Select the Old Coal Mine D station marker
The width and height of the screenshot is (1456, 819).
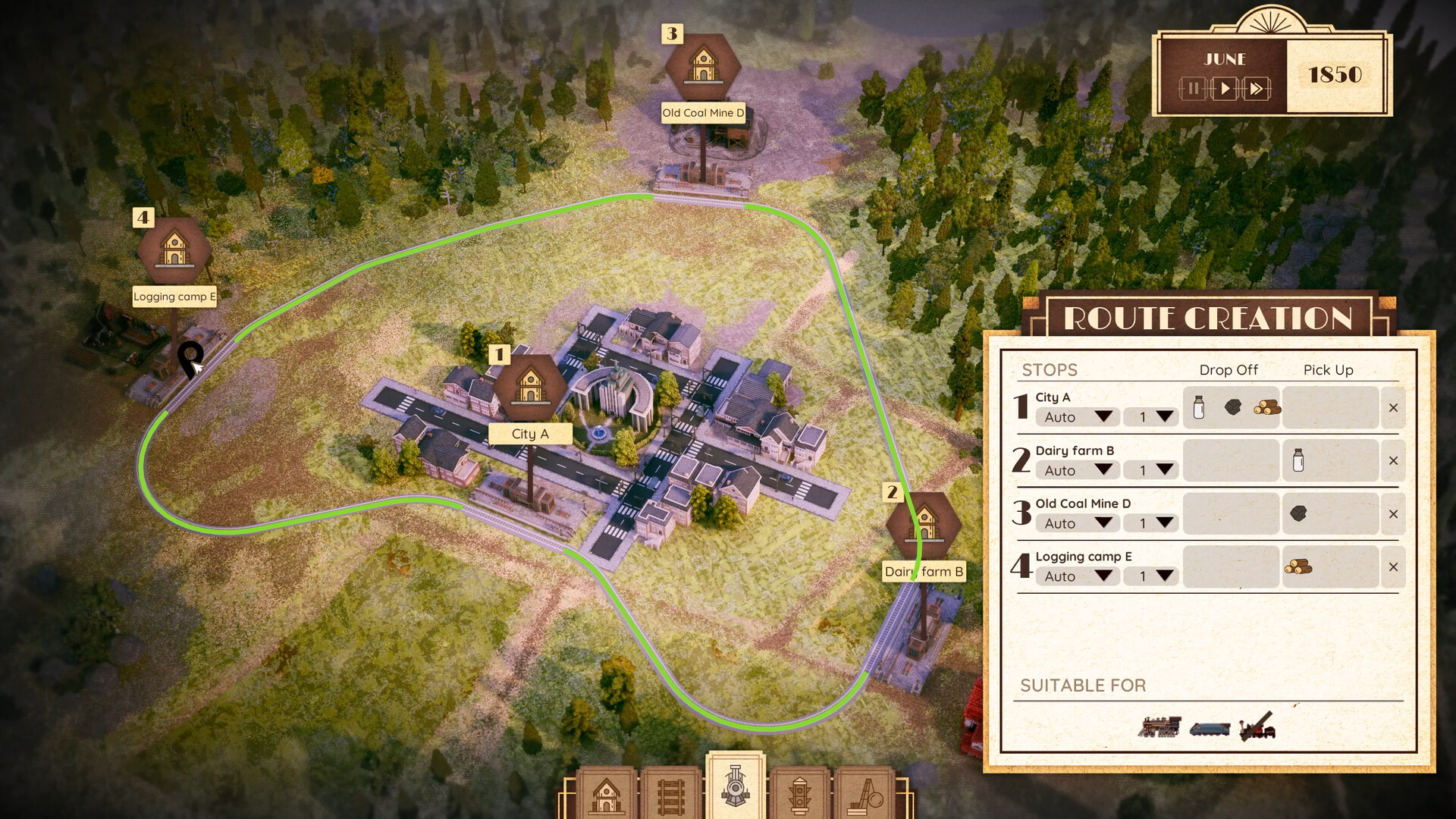point(703,67)
